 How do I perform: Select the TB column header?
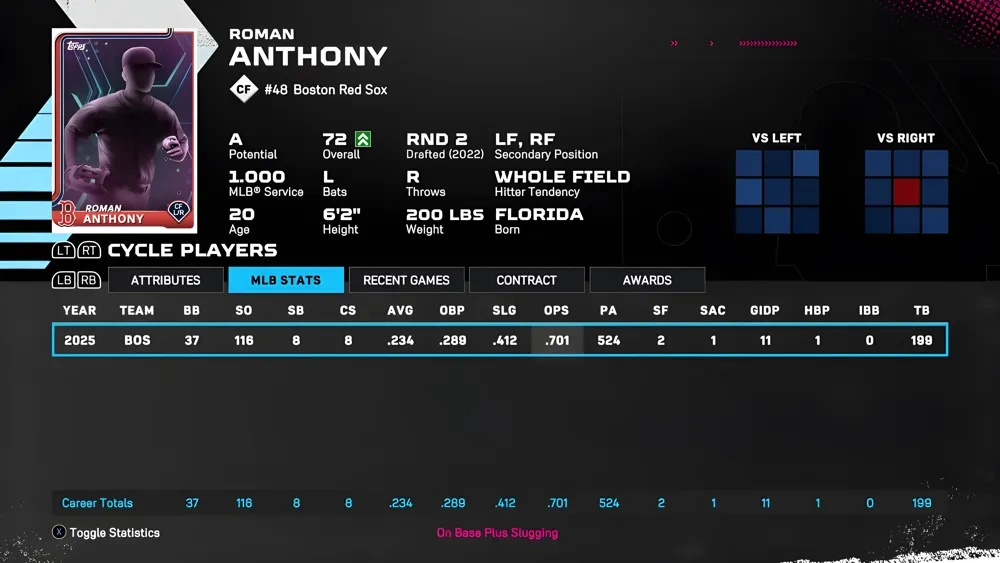(921, 311)
